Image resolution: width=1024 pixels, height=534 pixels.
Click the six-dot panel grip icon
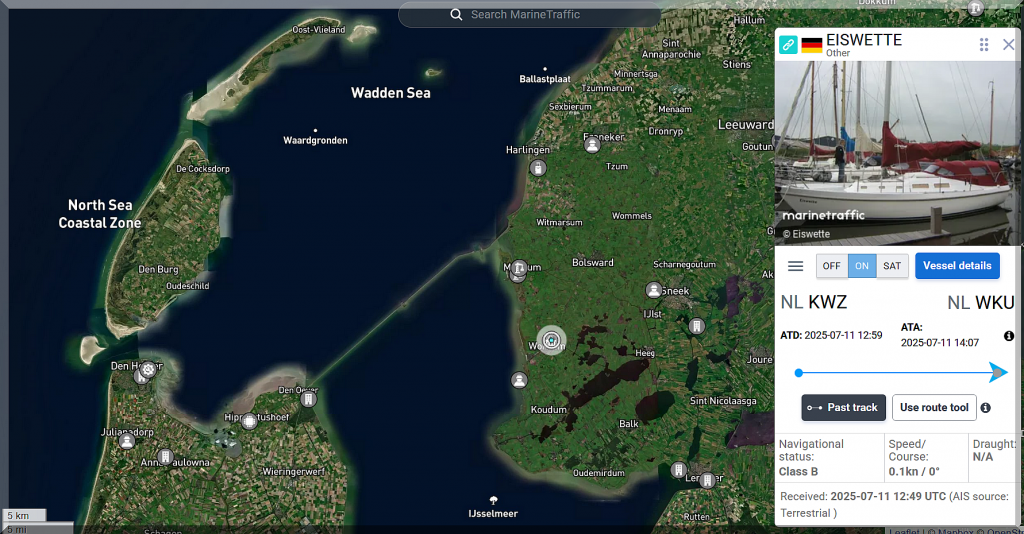pos(984,44)
